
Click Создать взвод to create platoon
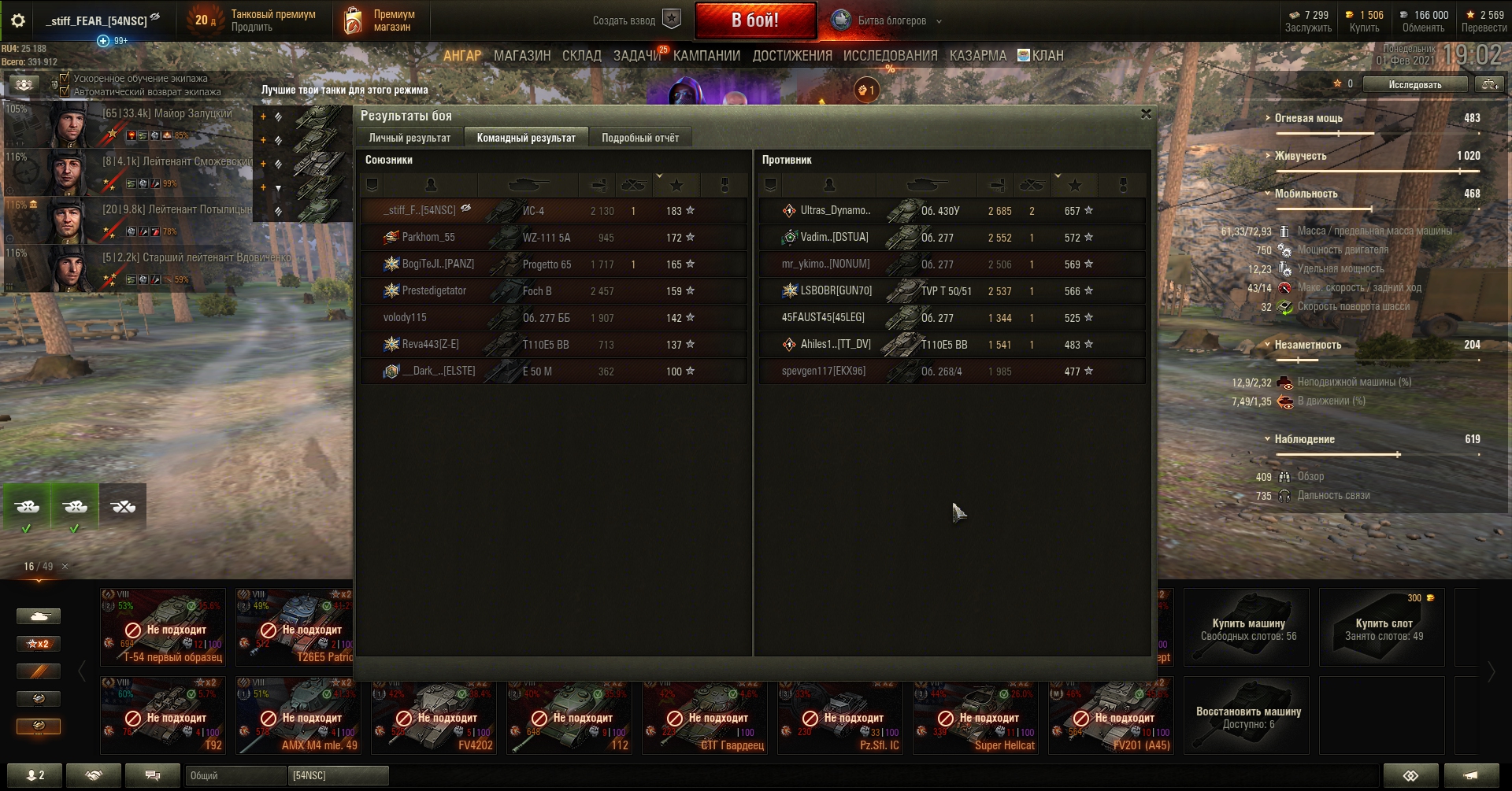coord(635,20)
